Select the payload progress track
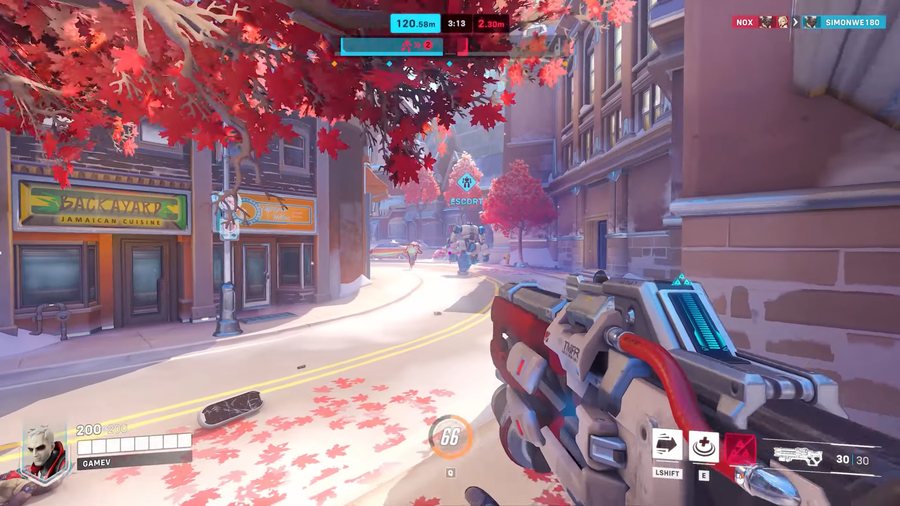 450,45
